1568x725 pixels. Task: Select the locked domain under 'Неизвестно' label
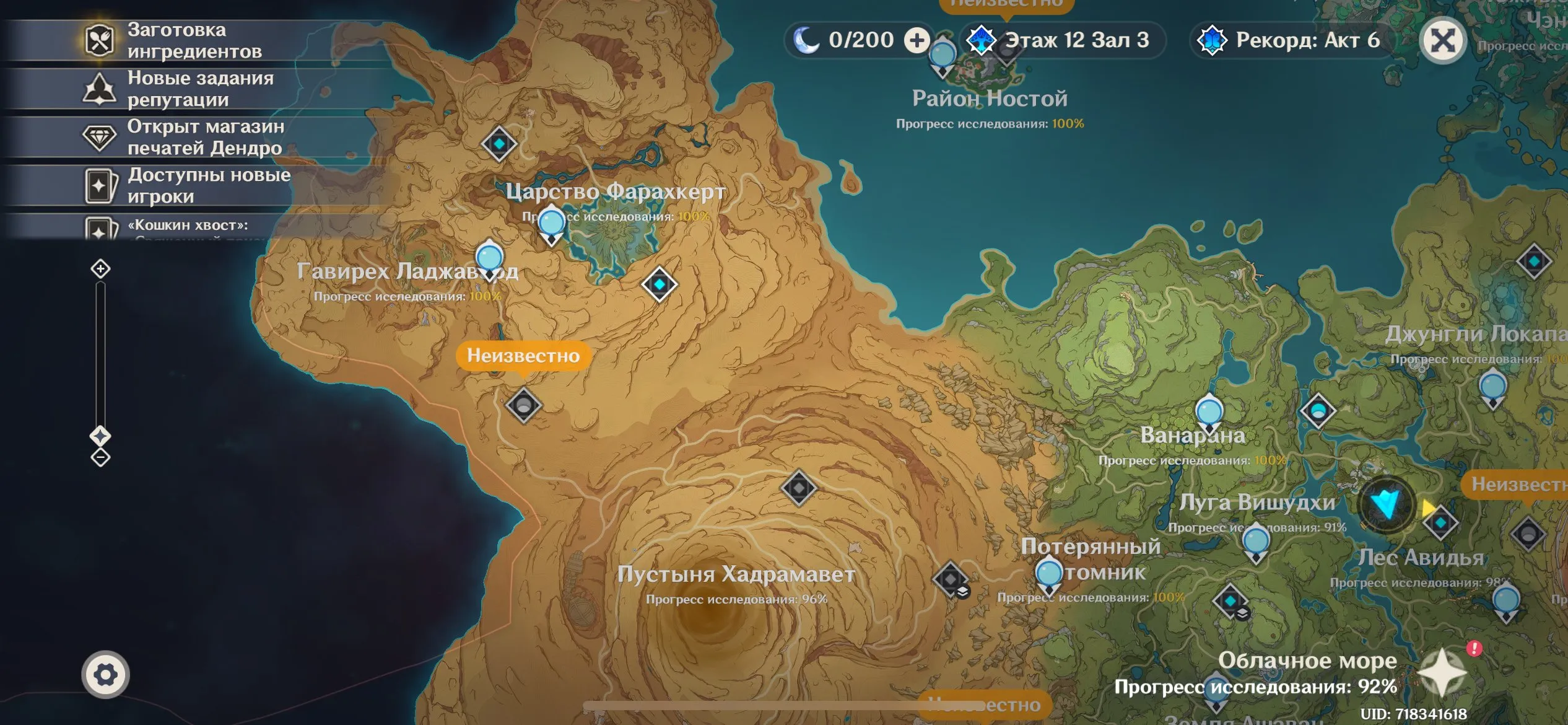tap(523, 405)
